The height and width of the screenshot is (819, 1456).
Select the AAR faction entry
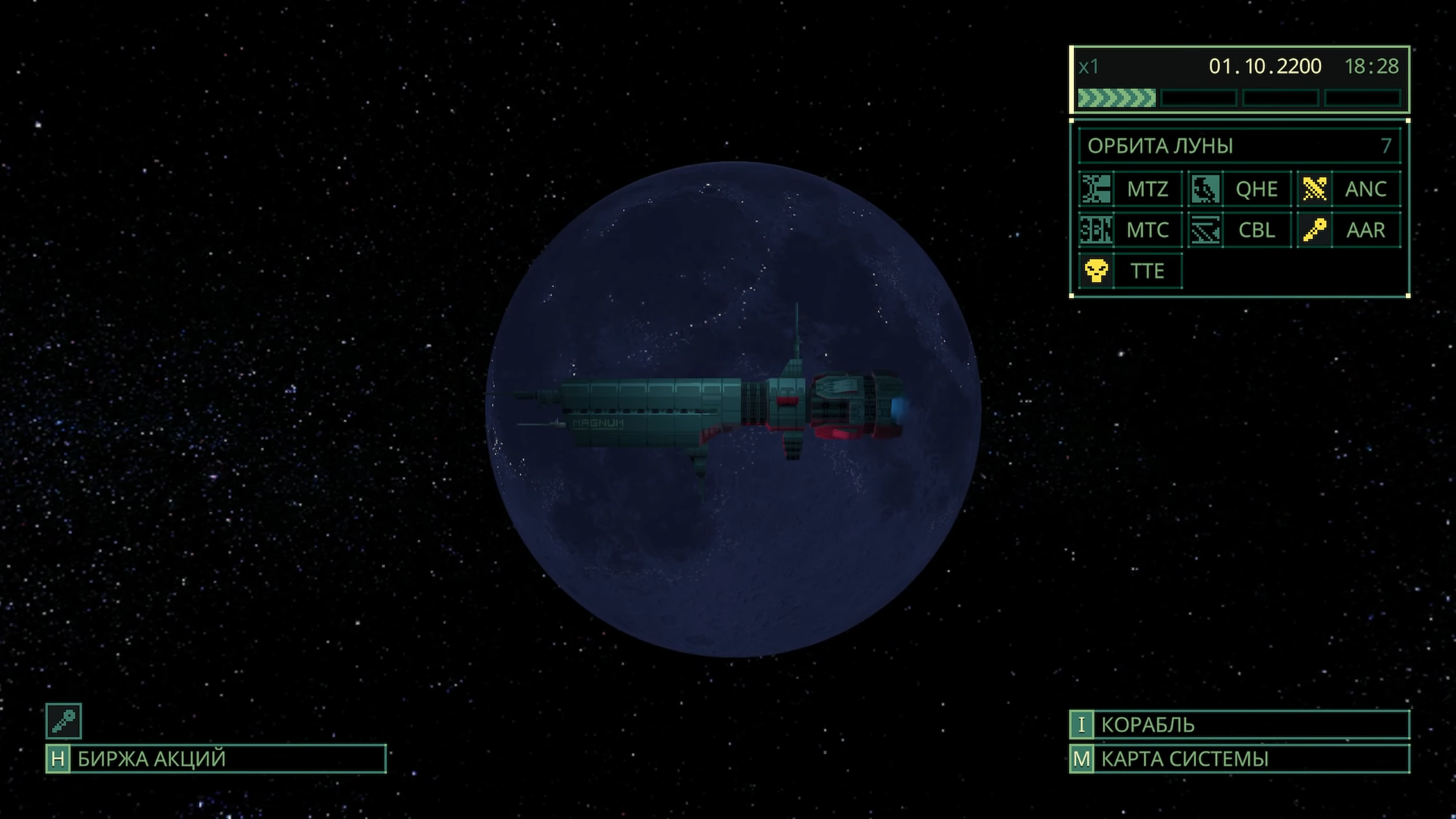point(1349,230)
